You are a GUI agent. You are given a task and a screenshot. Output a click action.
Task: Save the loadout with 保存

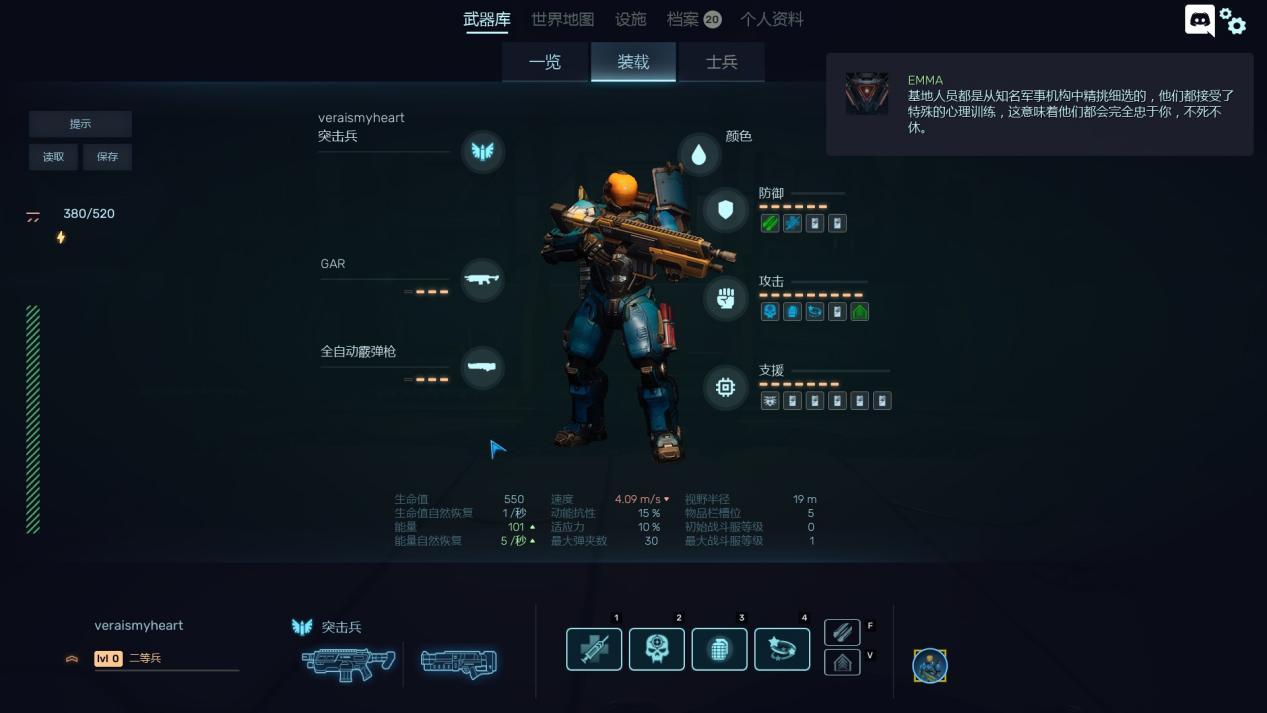[x=107, y=157]
